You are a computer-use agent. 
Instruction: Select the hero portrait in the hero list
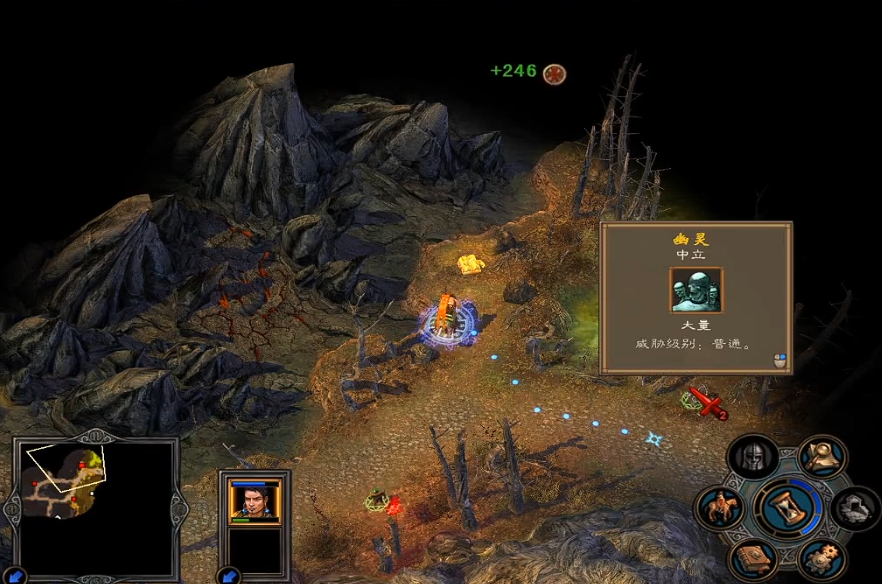(254, 500)
